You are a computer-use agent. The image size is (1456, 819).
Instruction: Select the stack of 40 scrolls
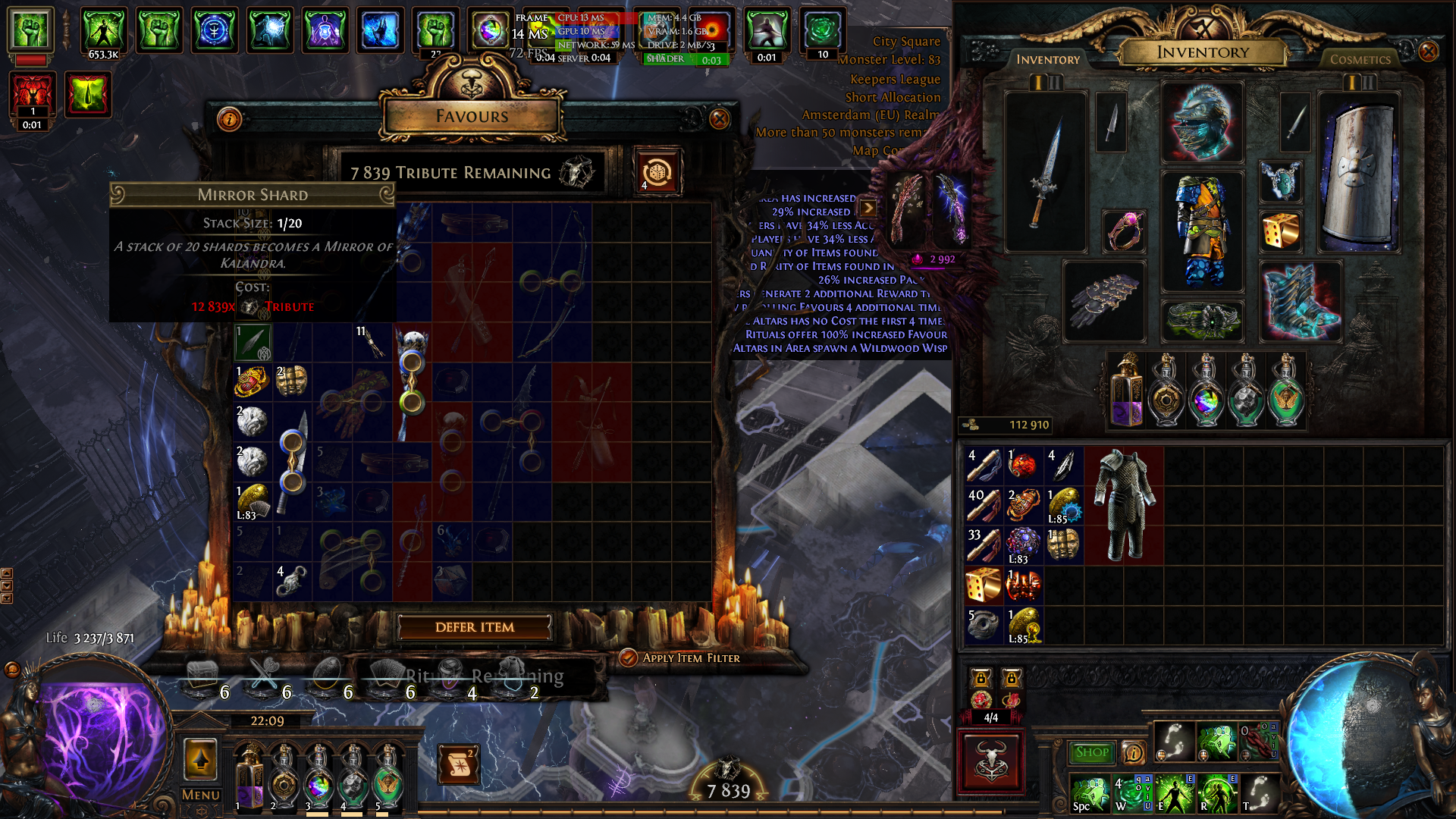click(984, 505)
